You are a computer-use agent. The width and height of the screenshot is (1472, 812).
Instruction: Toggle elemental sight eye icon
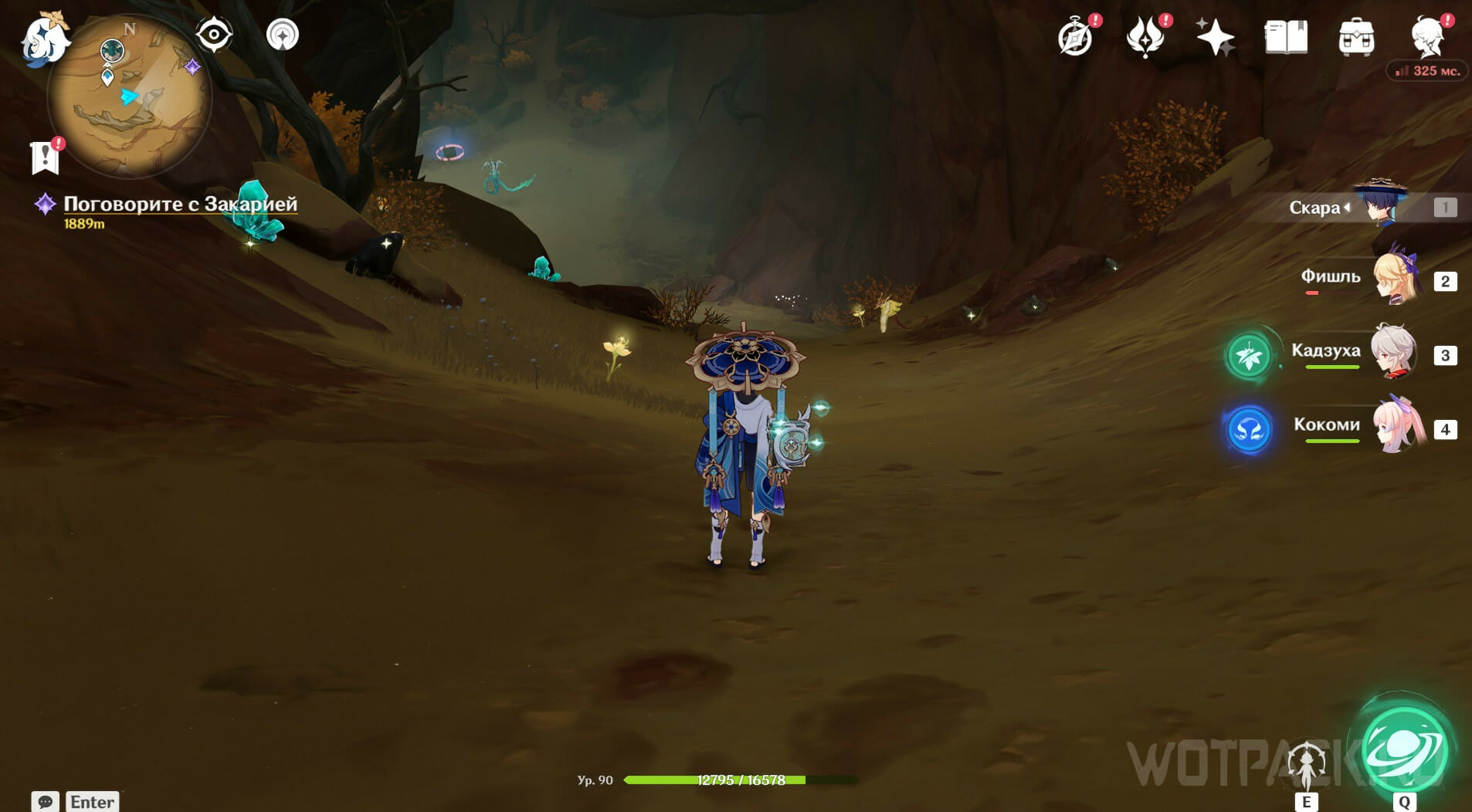pos(214,36)
